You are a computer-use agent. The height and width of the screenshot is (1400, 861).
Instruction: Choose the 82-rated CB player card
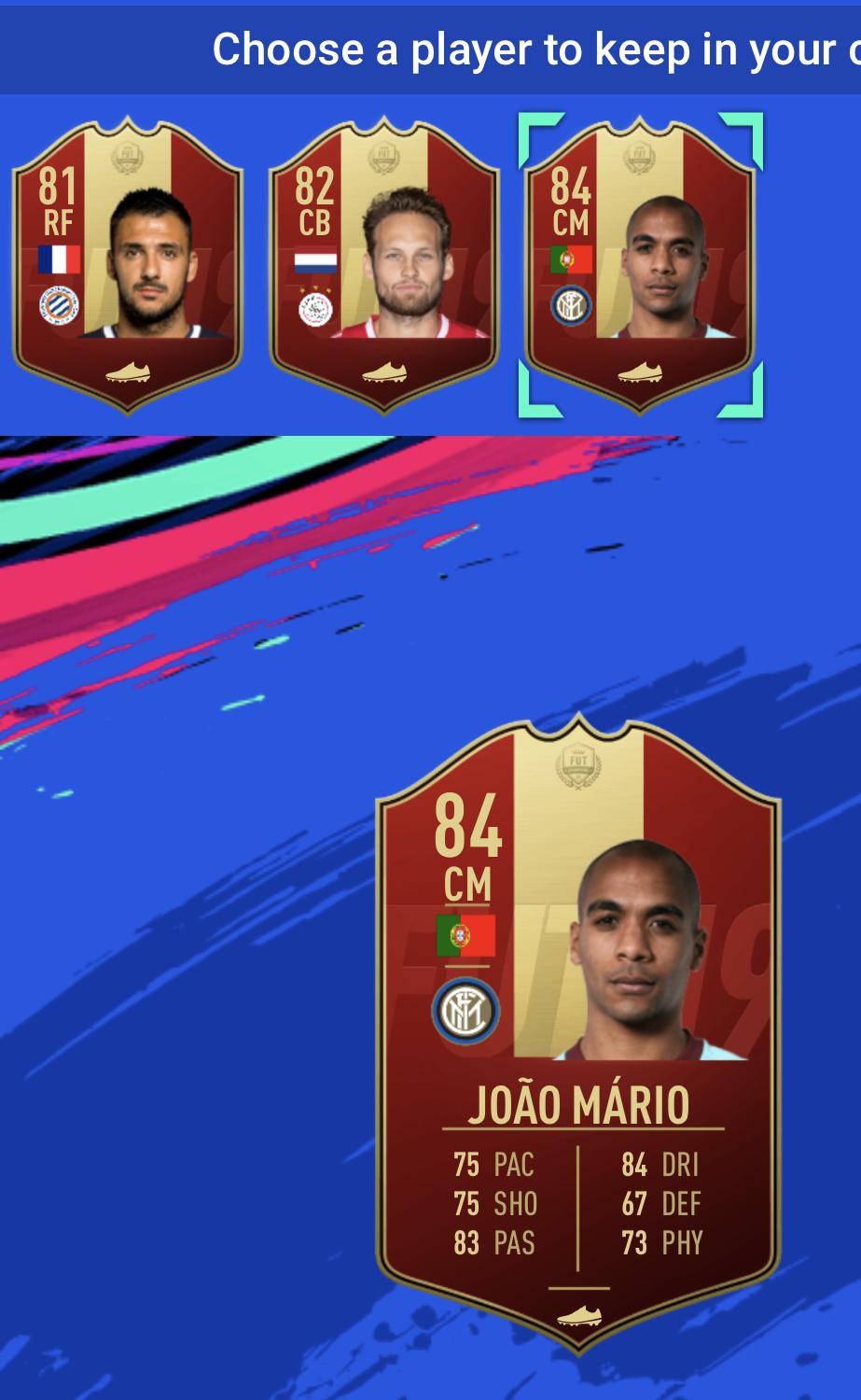coord(384,266)
